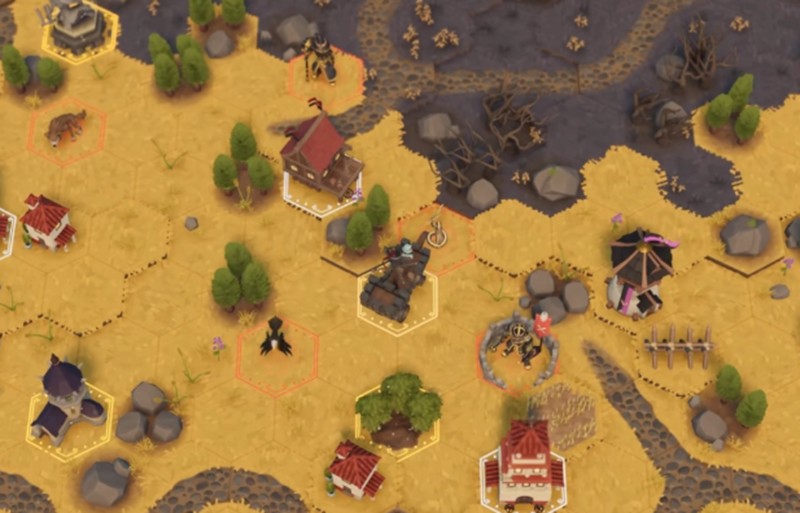Select the tall red-roofed building with white hex

(524, 461)
